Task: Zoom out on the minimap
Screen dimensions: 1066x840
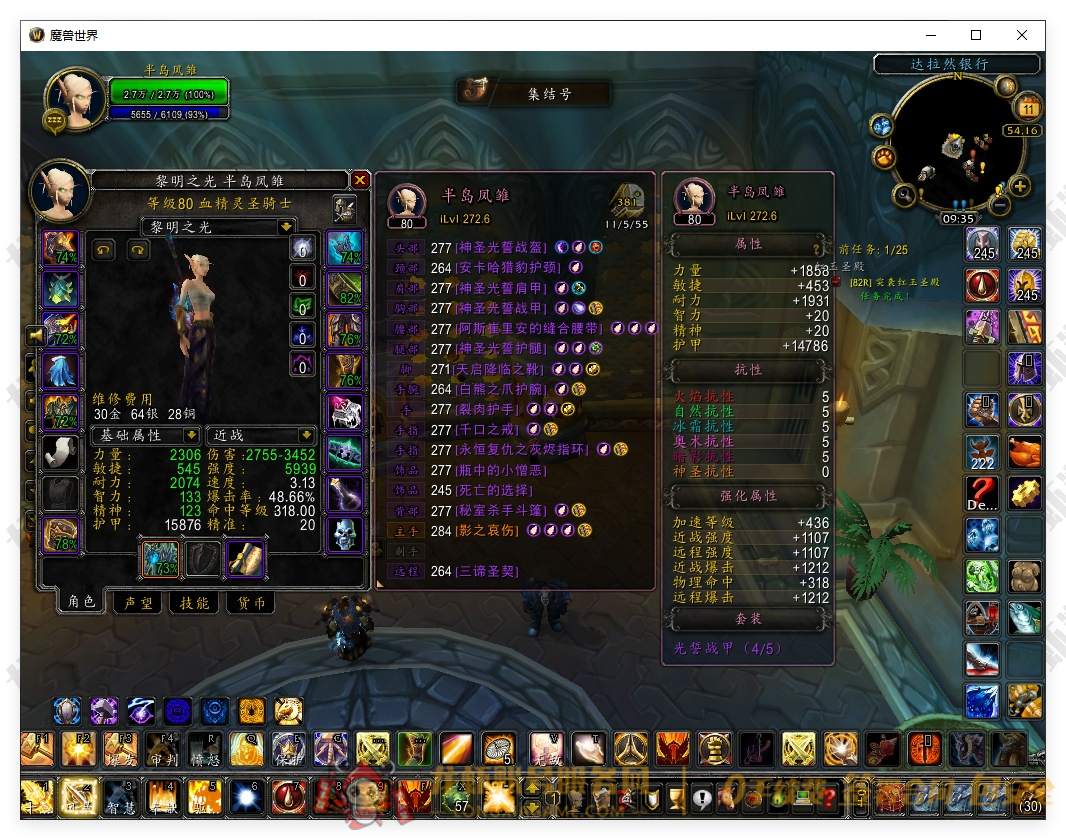Action: coord(999,204)
